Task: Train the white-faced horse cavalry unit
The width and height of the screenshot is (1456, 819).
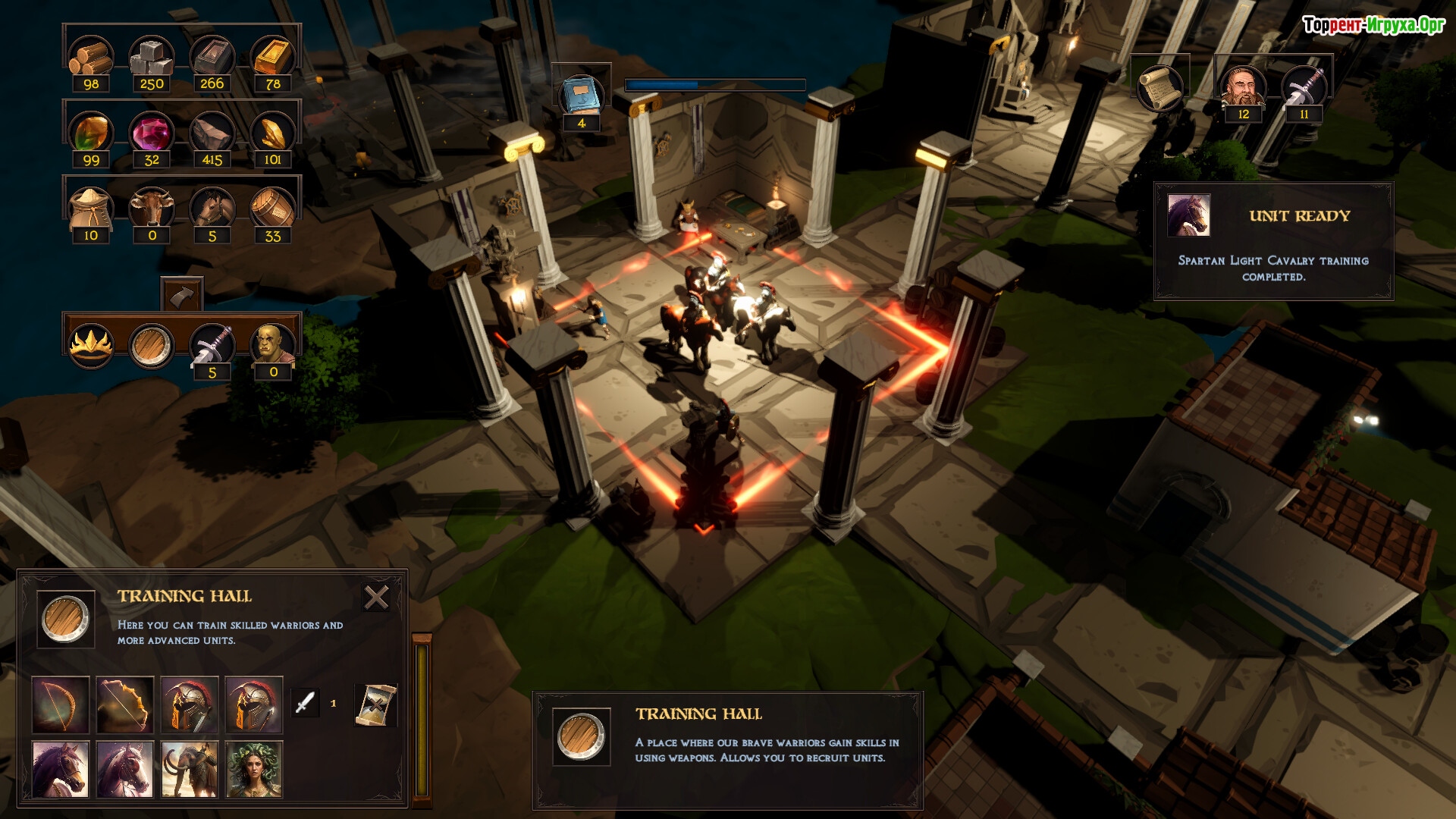Action: click(125, 769)
